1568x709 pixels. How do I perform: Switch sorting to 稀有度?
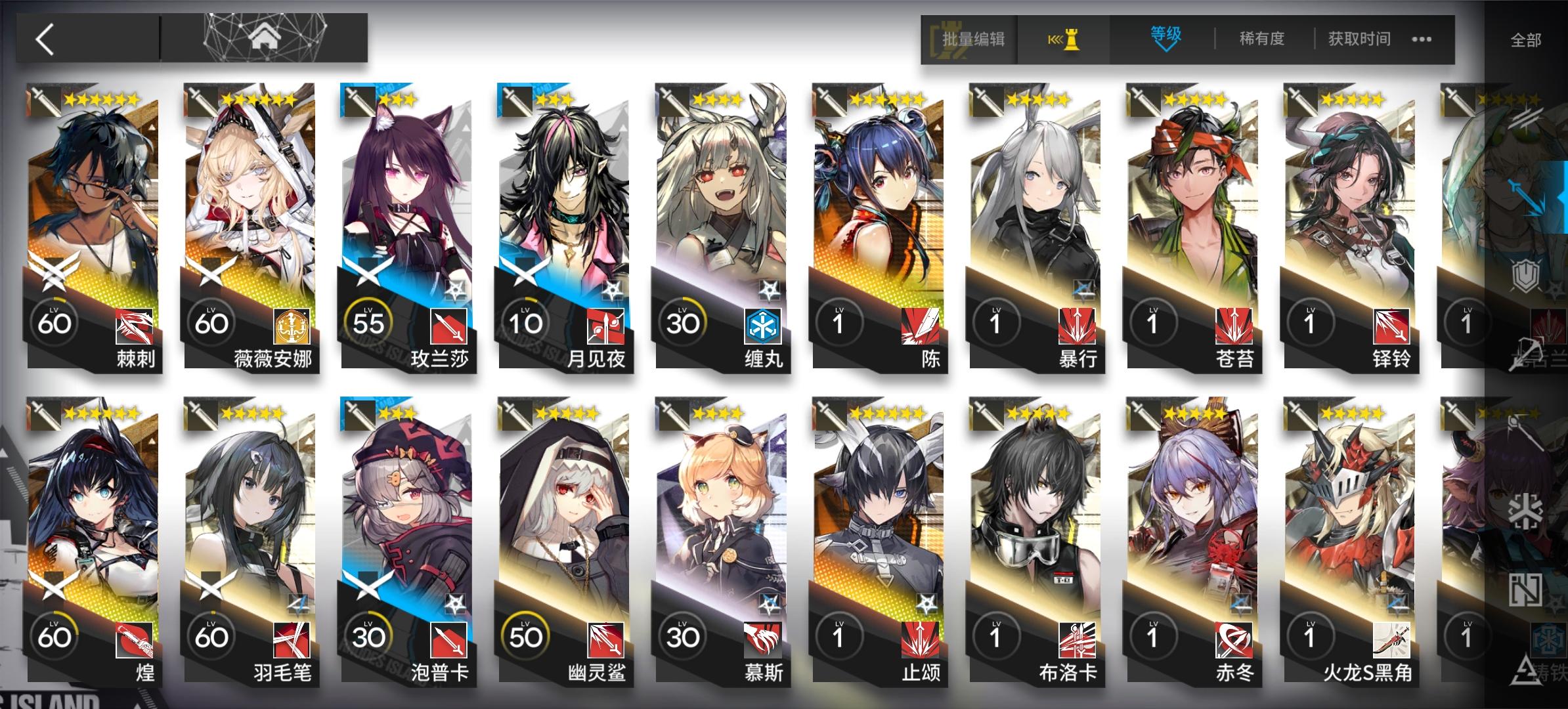(x=1261, y=39)
